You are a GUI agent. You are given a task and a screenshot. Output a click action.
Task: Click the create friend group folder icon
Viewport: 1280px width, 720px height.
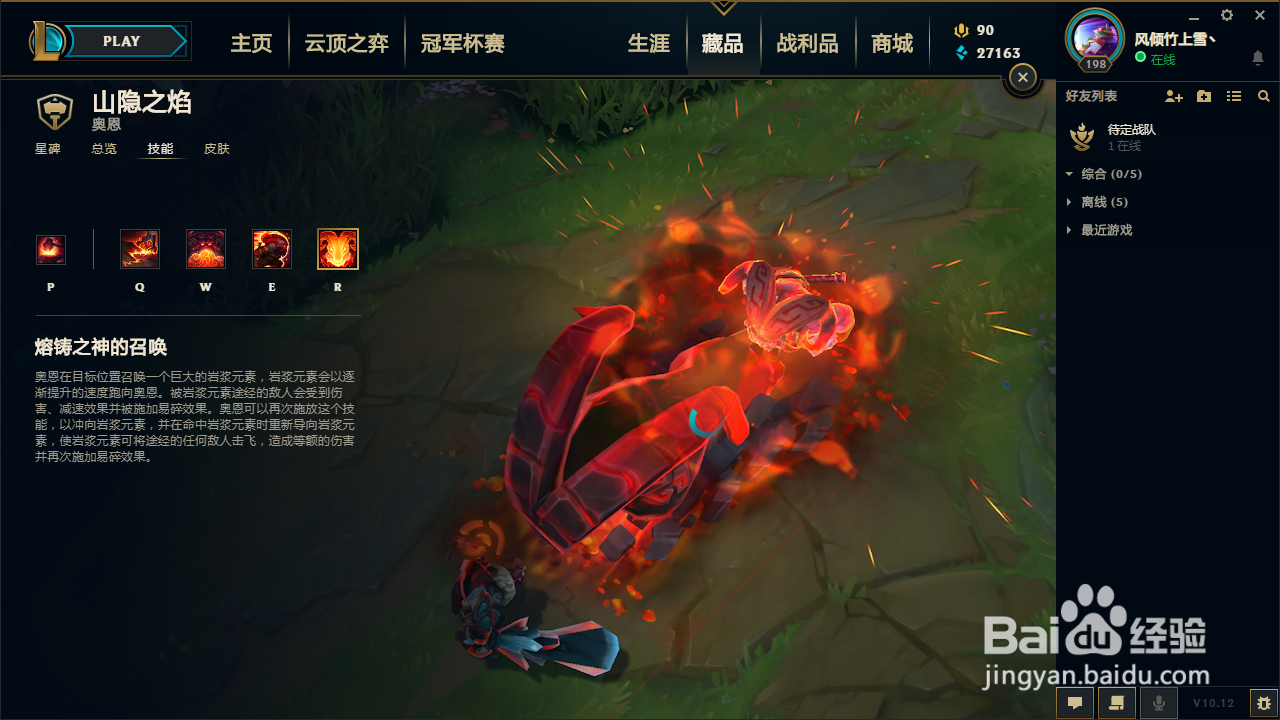(1203, 96)
